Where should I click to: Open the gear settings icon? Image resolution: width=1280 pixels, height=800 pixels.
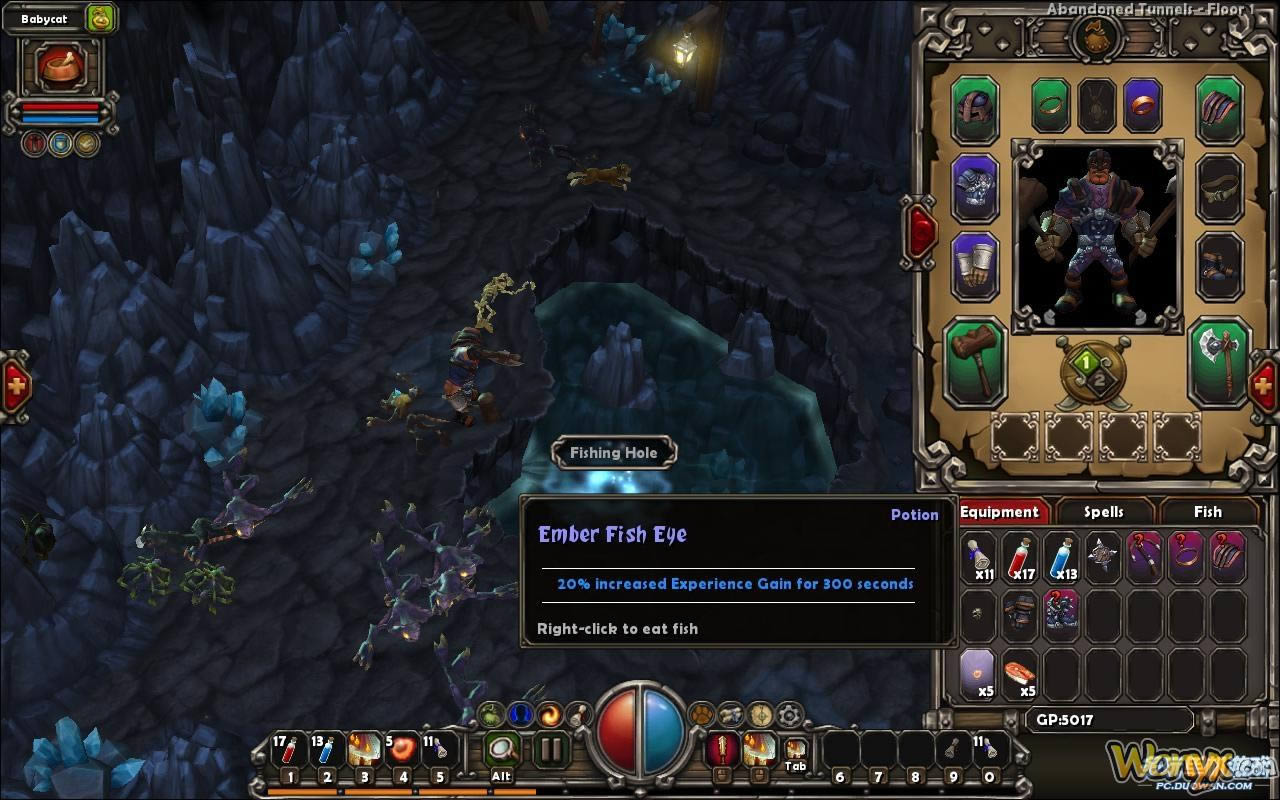coord(790,715)
